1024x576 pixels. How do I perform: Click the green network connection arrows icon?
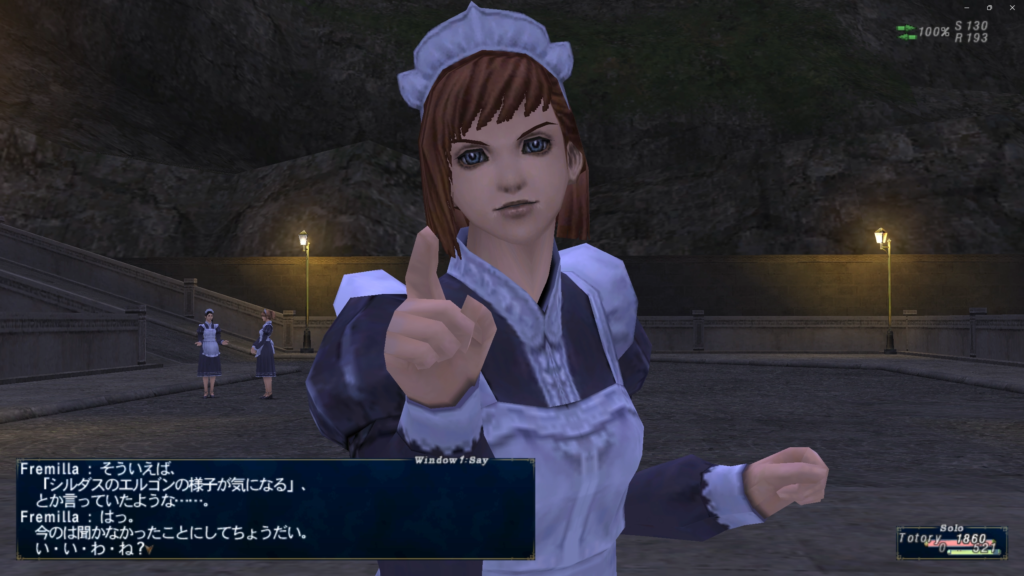point(906,32)
